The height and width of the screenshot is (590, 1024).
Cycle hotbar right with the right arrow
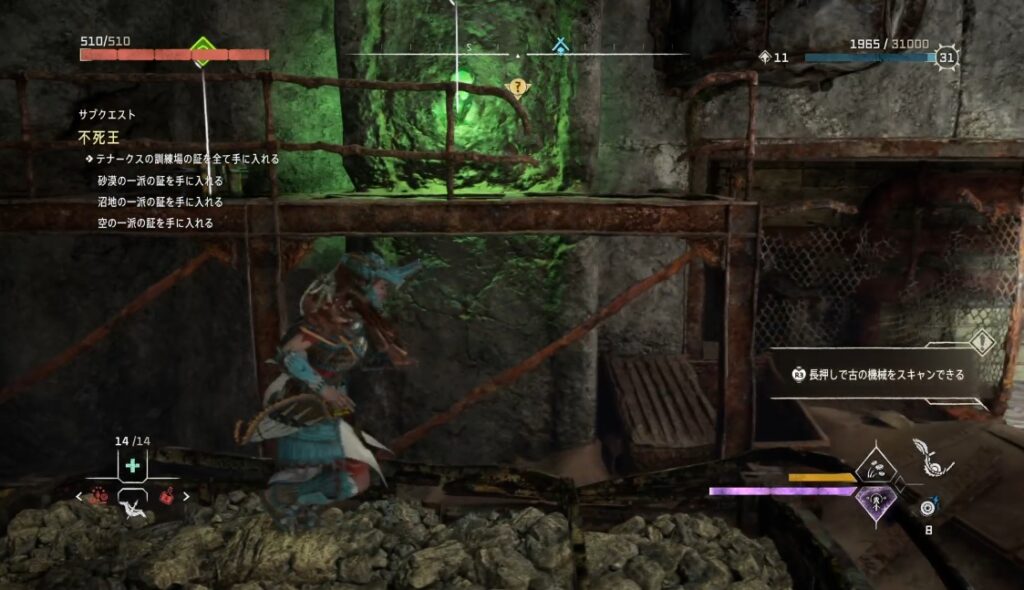pyautogui.click(x=186, y=495)
